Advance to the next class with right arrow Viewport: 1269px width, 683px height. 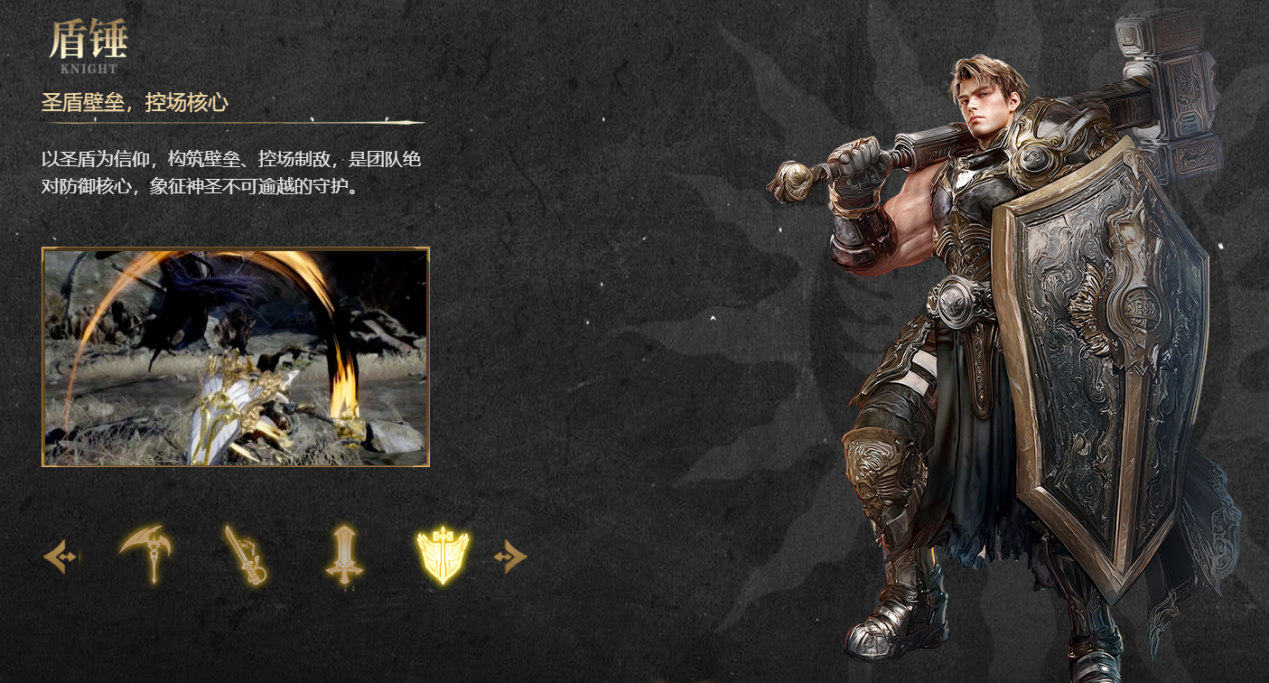510,556
